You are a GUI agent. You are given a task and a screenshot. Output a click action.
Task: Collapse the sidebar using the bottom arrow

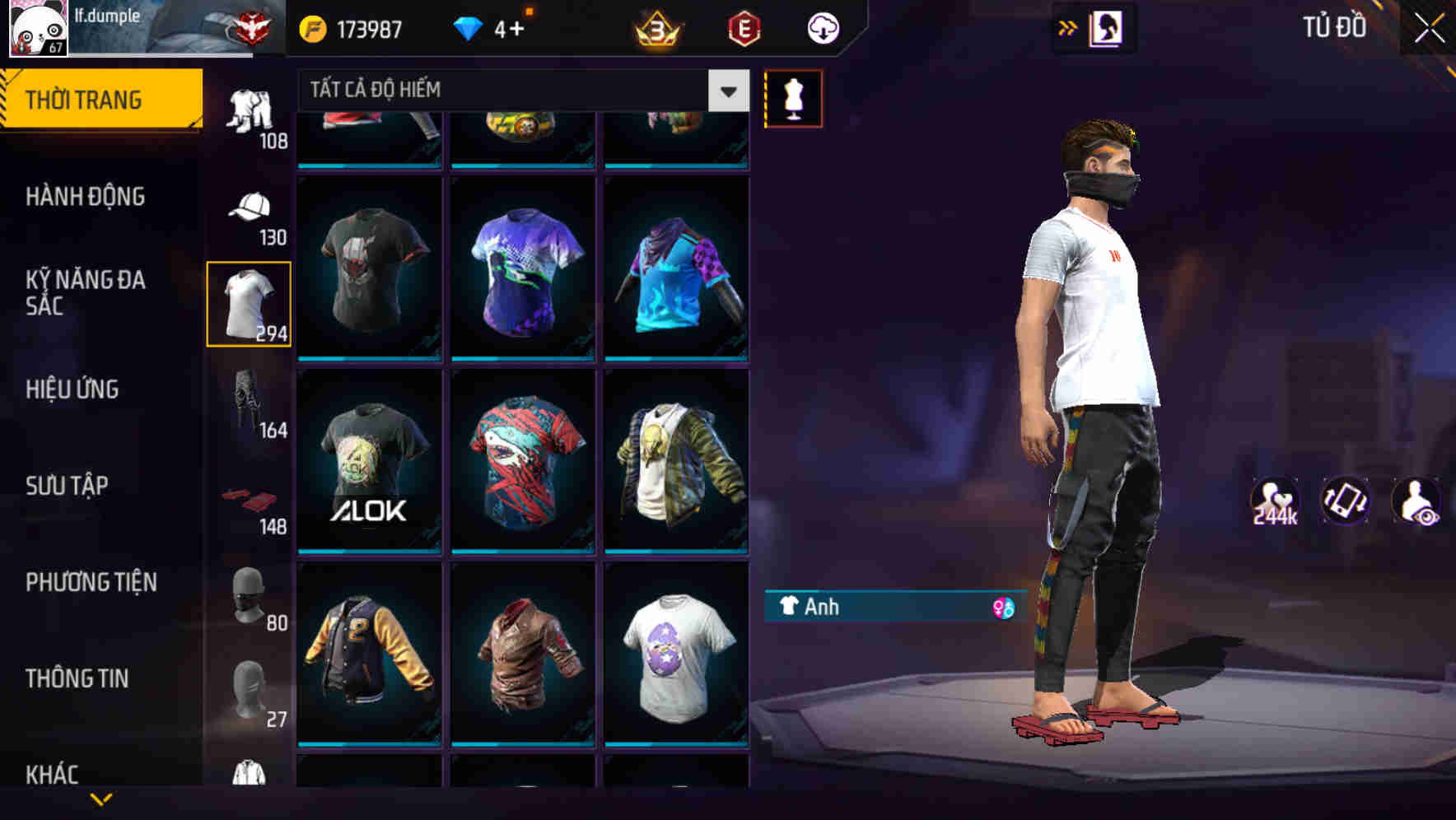pyautogui.click(x=103, y=799)
